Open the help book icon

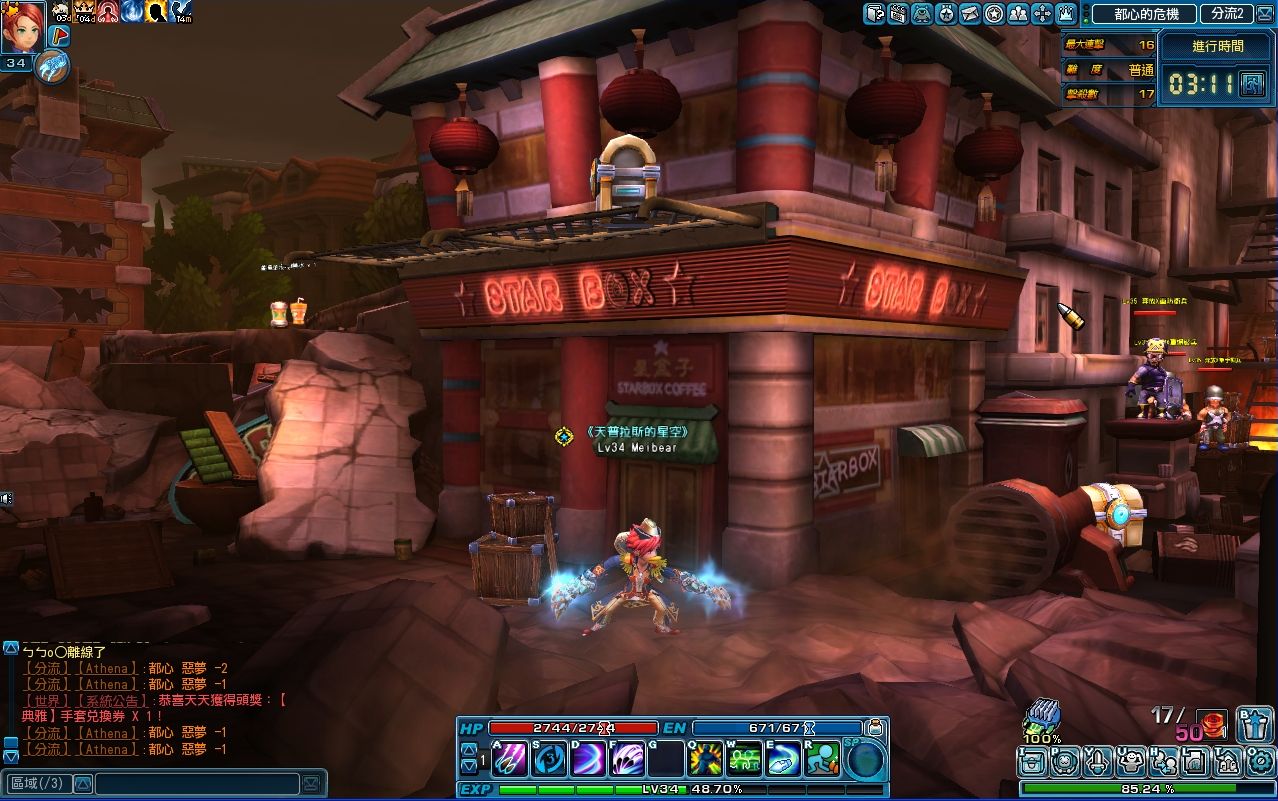pyautogui.click(x=874, y=14)
